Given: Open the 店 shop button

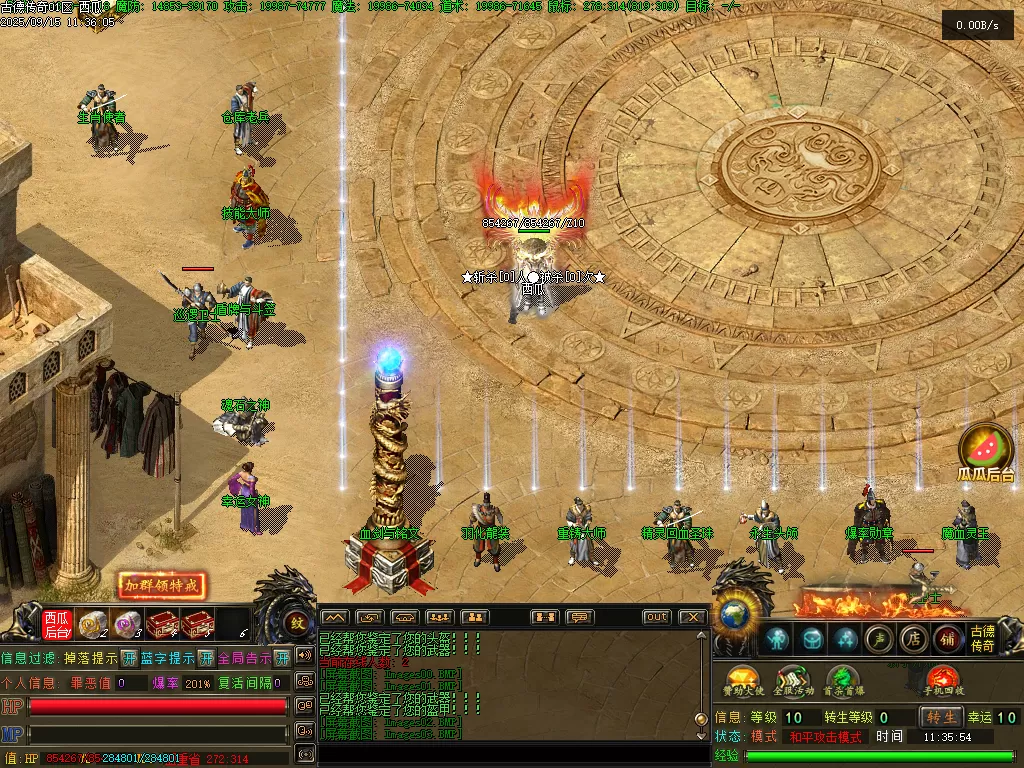Looking at the screenshot, I should click(913, 639).
